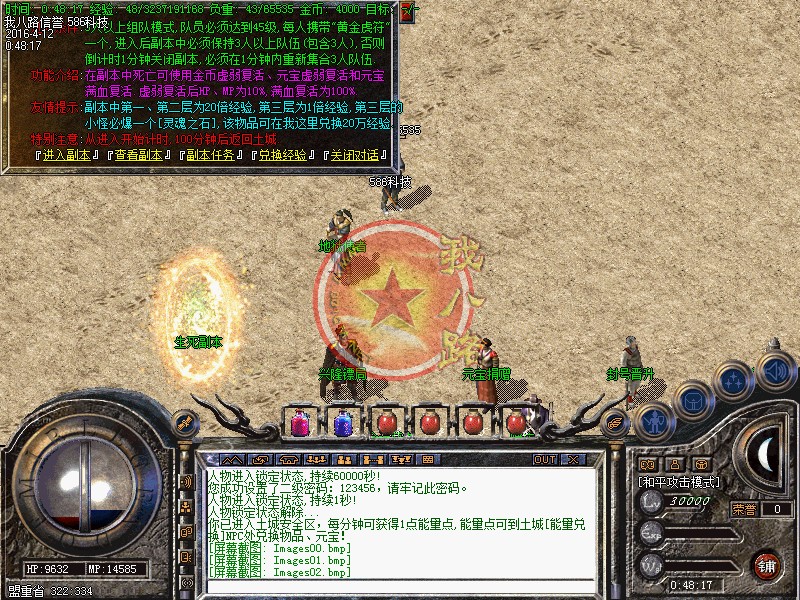Choose 兑换经验 in the NPC dialogue
Viewport: 800px width, 600px height.
pos(284,155)
